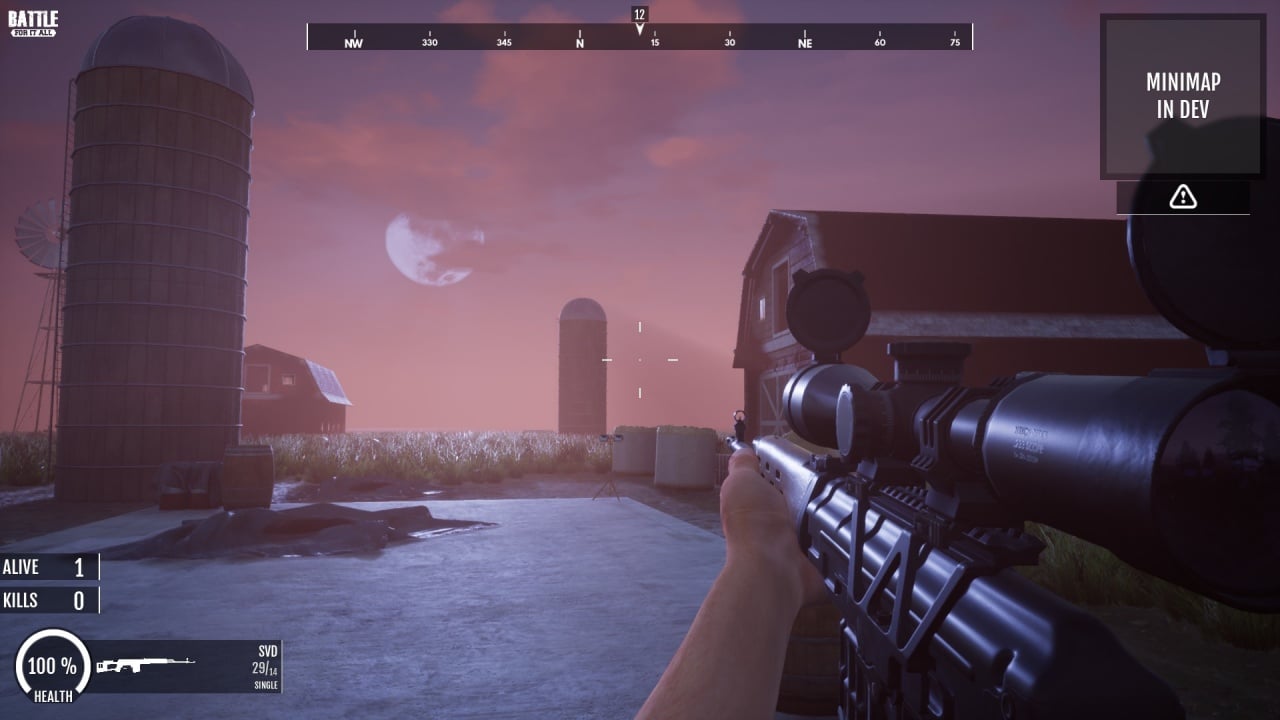This screenshot has height=720, width=1280.
Task: Click the Battle For It All logo
Action: [33, 24]
